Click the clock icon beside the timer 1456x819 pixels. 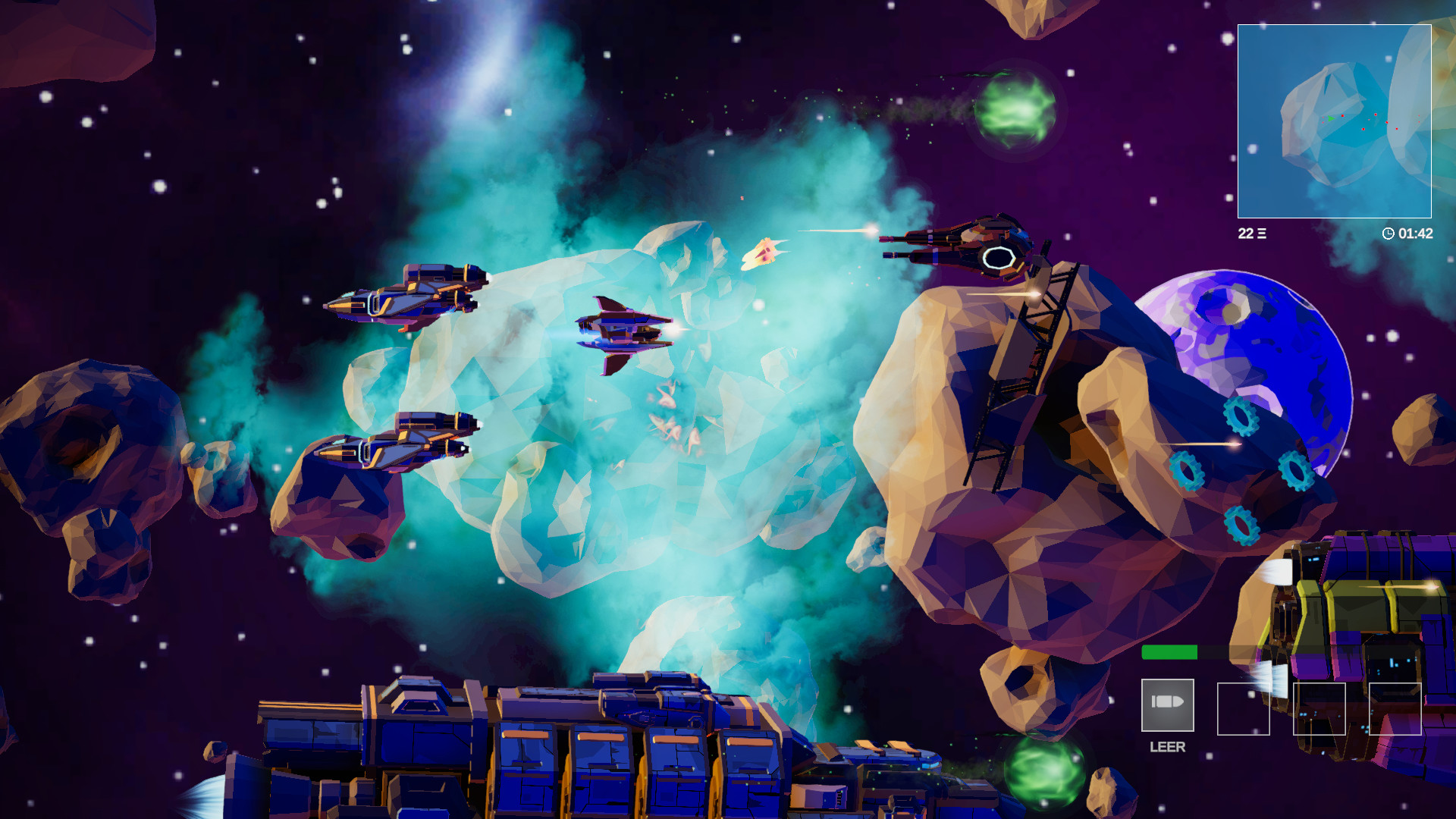tap(1389, 234)
